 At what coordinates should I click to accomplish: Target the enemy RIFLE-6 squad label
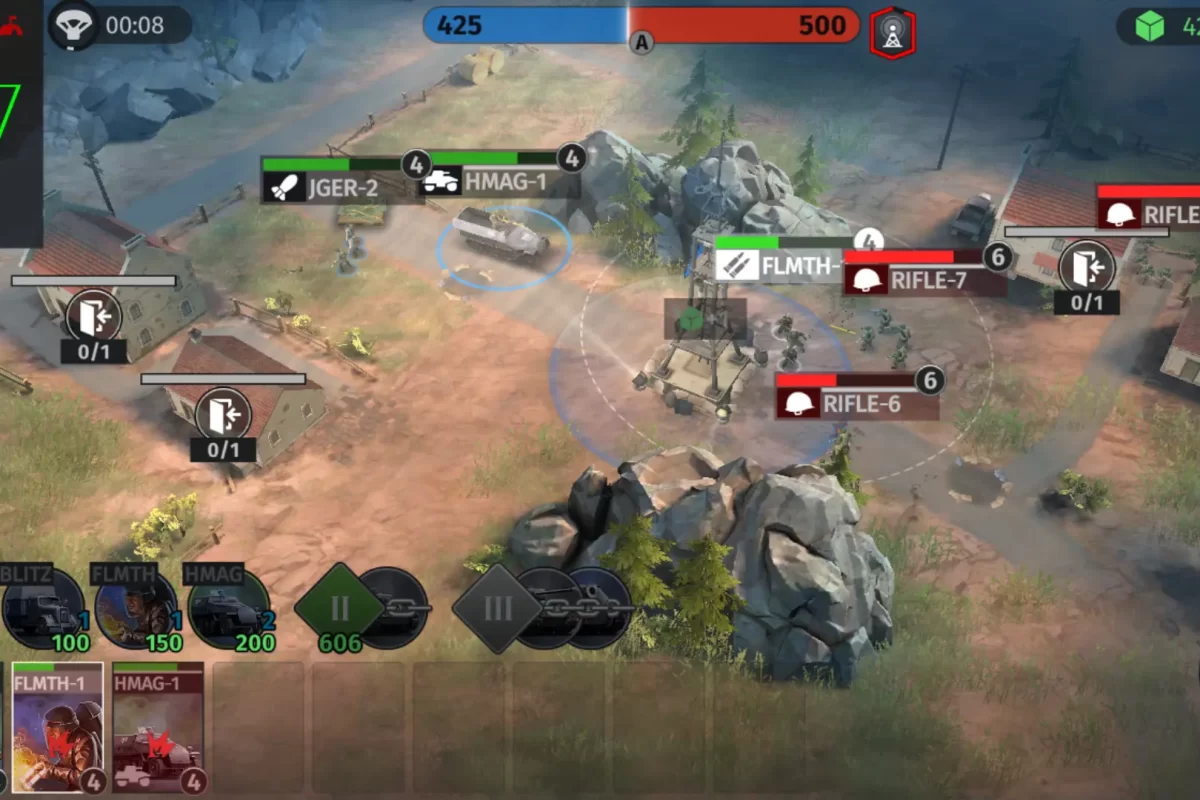pos(858,403)
